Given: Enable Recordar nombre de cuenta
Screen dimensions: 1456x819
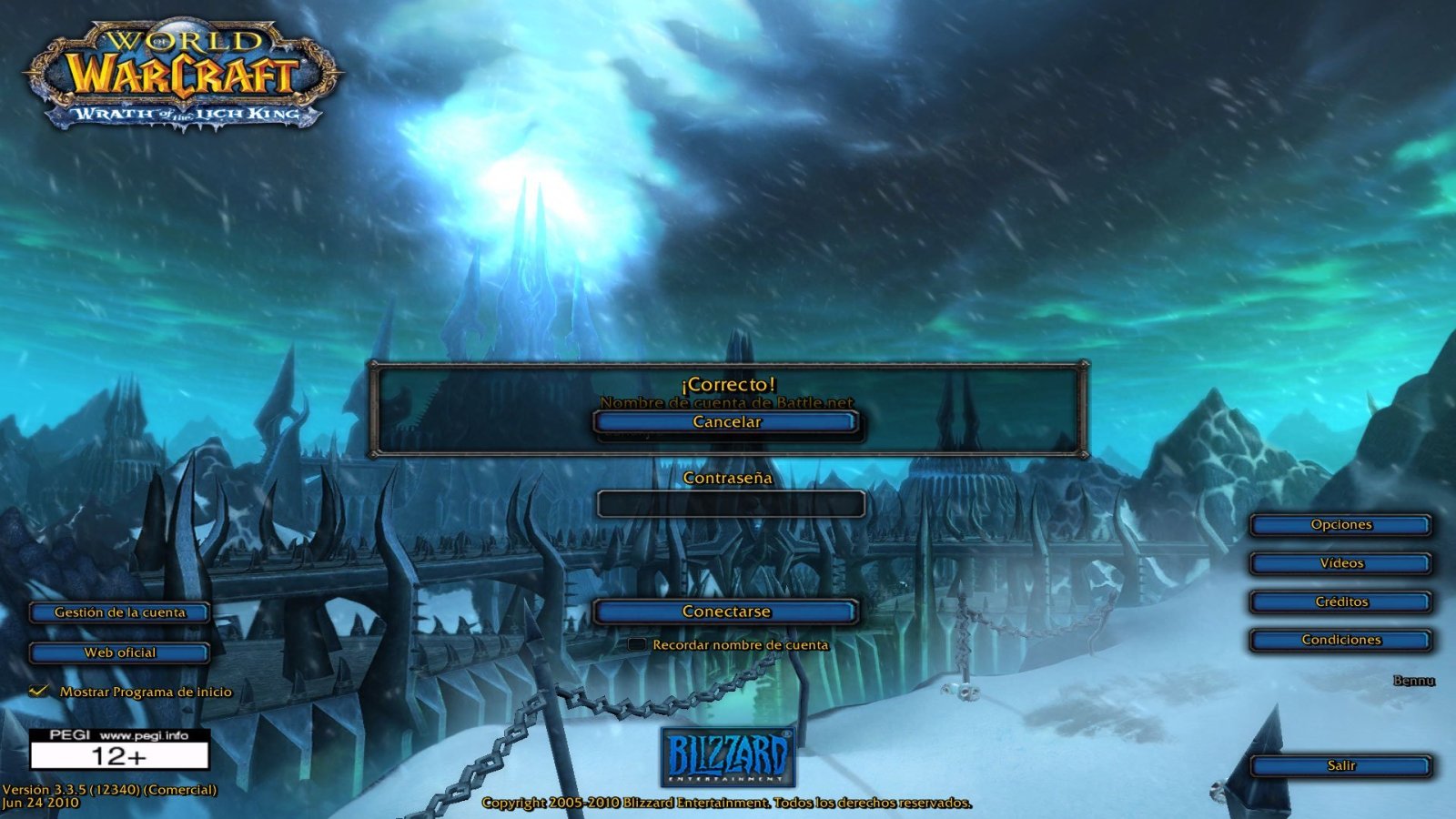Looking at the screenshot, I should pyautogui.click(x=635, y=643).
